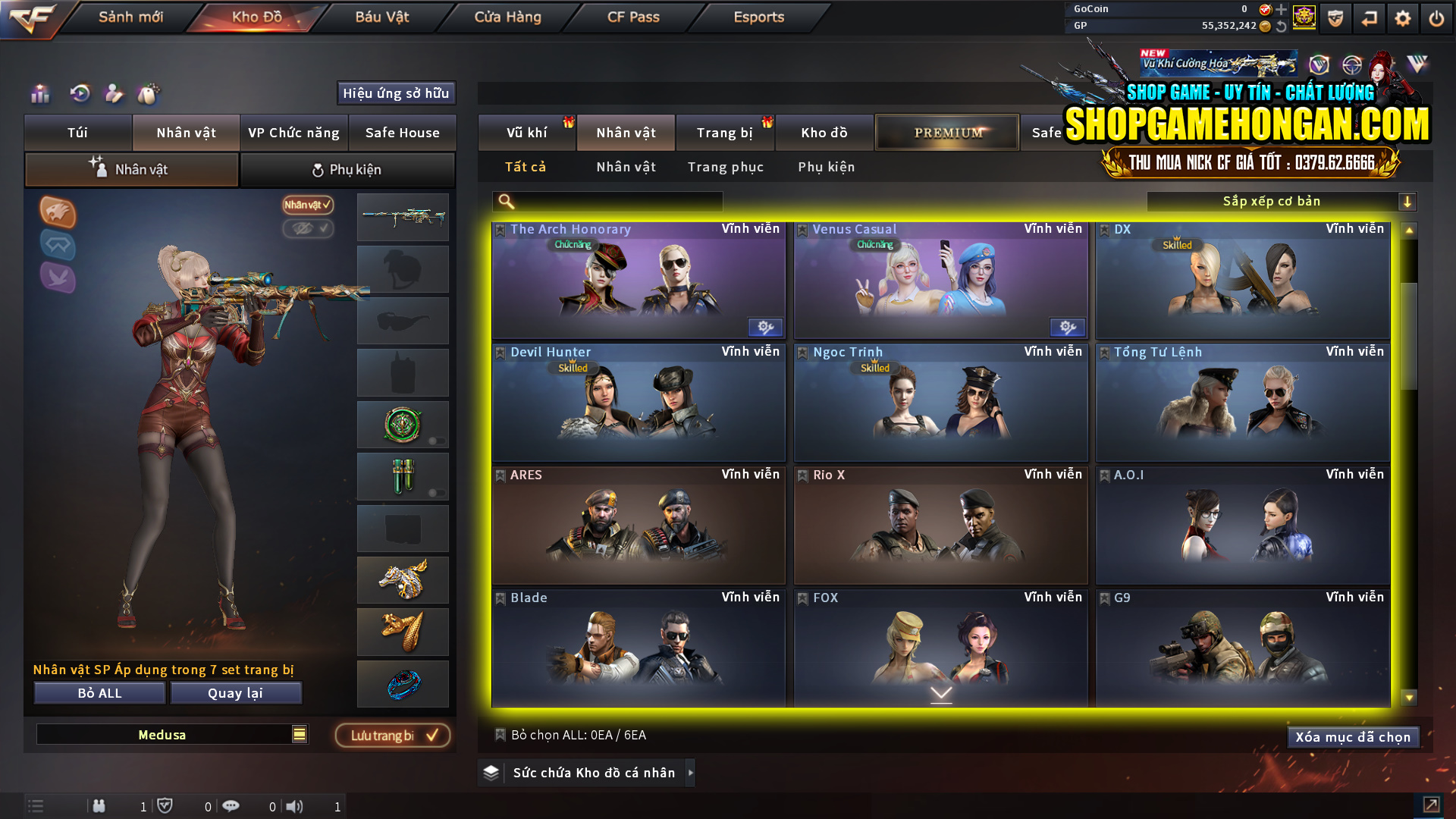Open the pet egg icon in the toolbar
The width and height of the screenshot is (1456, 819).
pos(149,94)
